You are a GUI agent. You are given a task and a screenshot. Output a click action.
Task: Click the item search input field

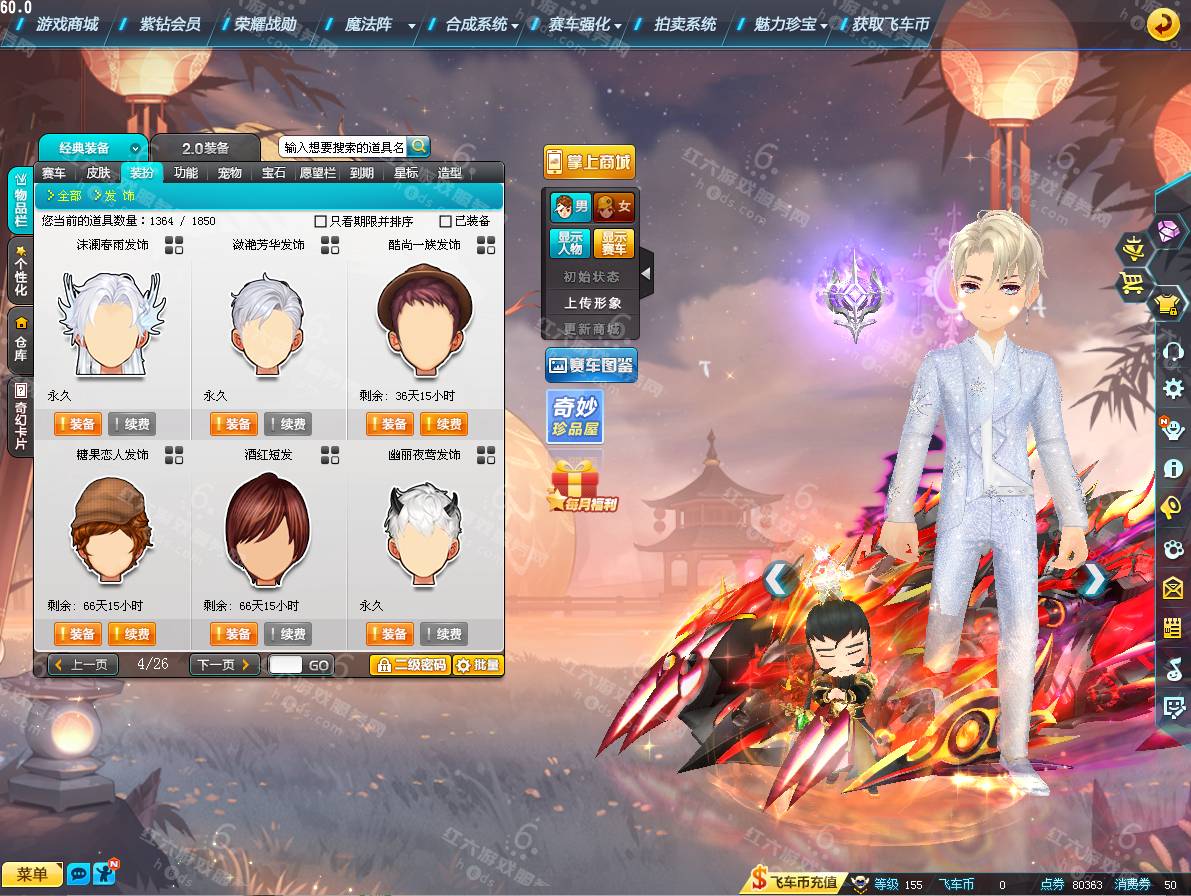pos(343,147)
